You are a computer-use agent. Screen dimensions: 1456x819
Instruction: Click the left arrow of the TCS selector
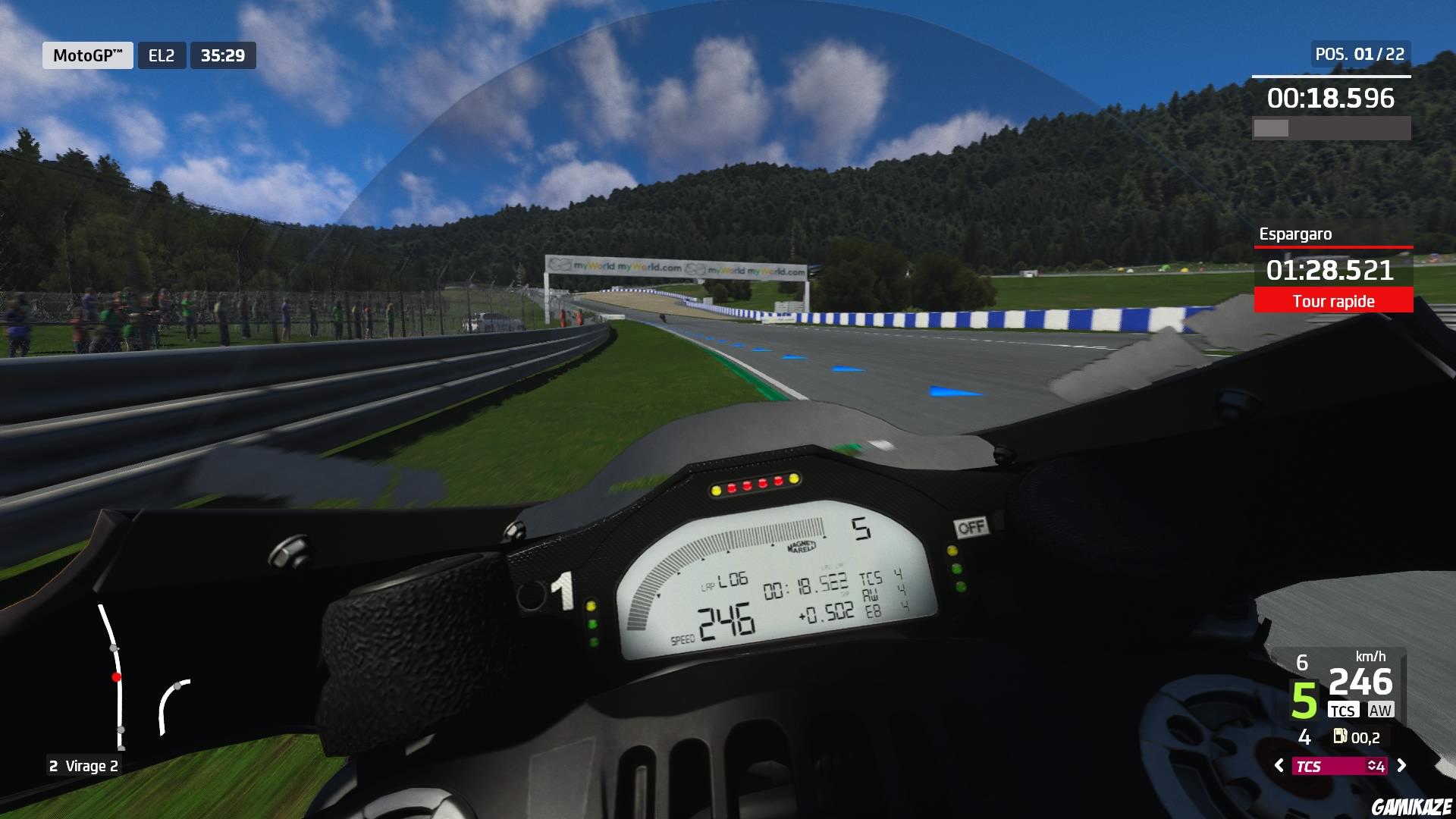(x=1279, y=765)
